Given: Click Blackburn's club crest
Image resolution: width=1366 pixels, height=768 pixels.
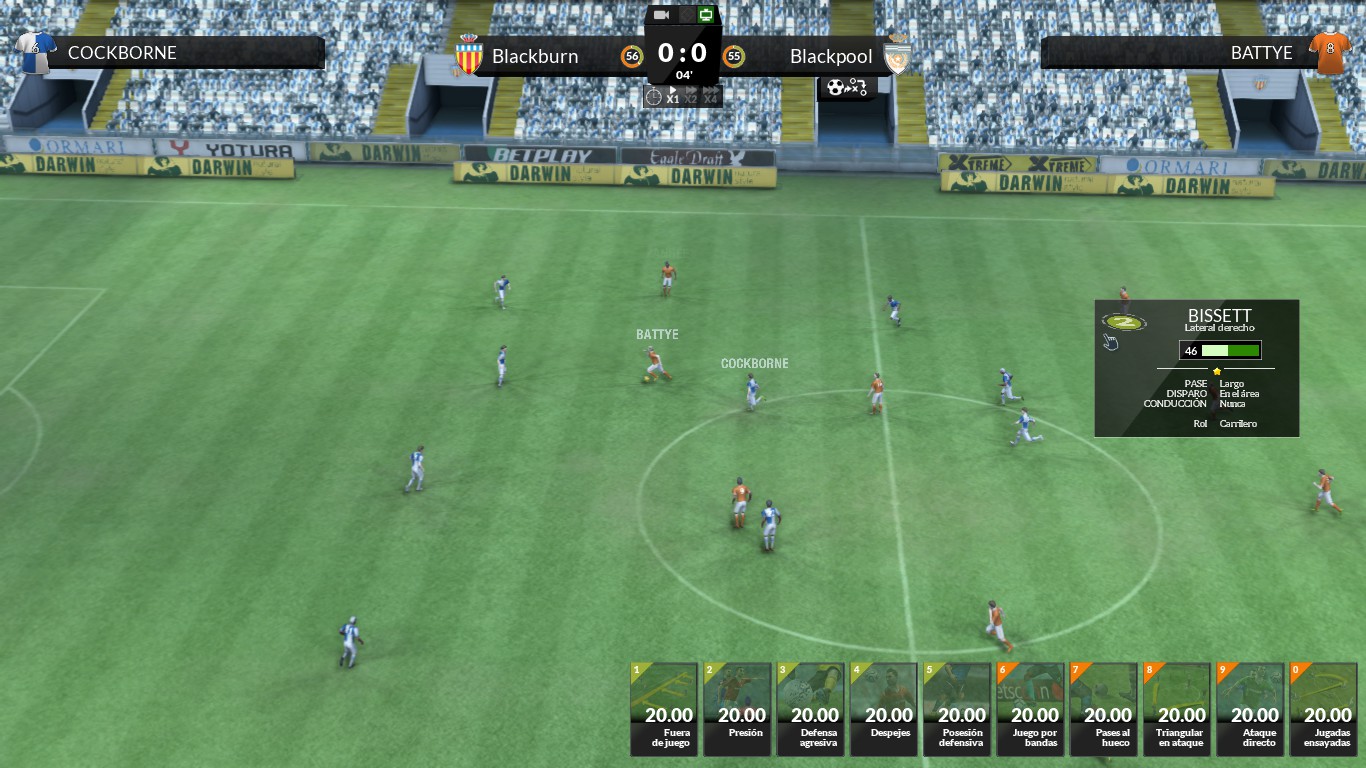Looking at the screenshot, I should (469, 56).
